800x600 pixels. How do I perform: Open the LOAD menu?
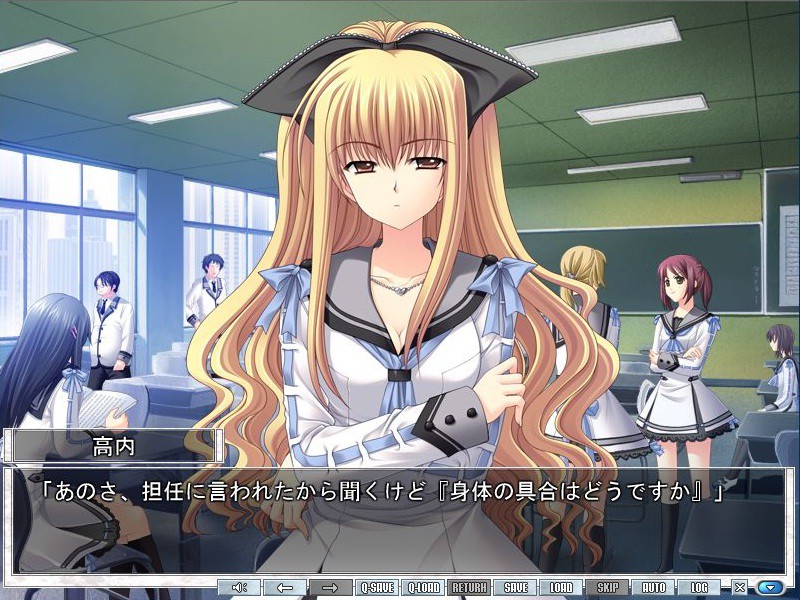[561, 587]
